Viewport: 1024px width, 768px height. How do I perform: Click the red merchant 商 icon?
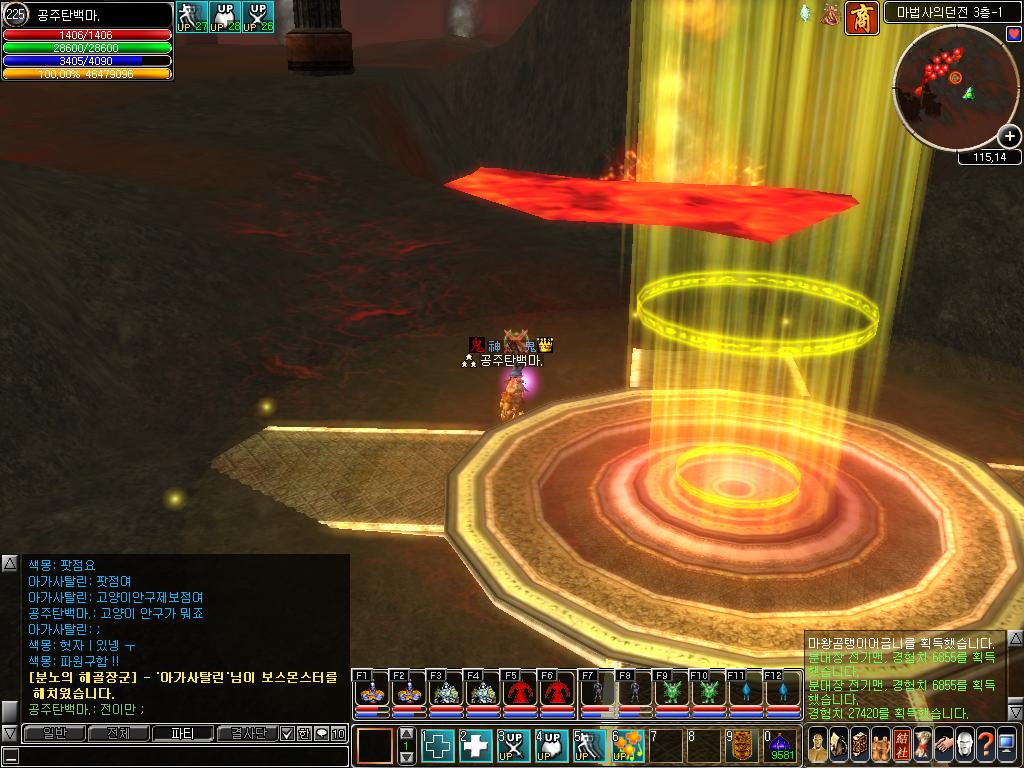pyautogui.click(x=861, y=18)
